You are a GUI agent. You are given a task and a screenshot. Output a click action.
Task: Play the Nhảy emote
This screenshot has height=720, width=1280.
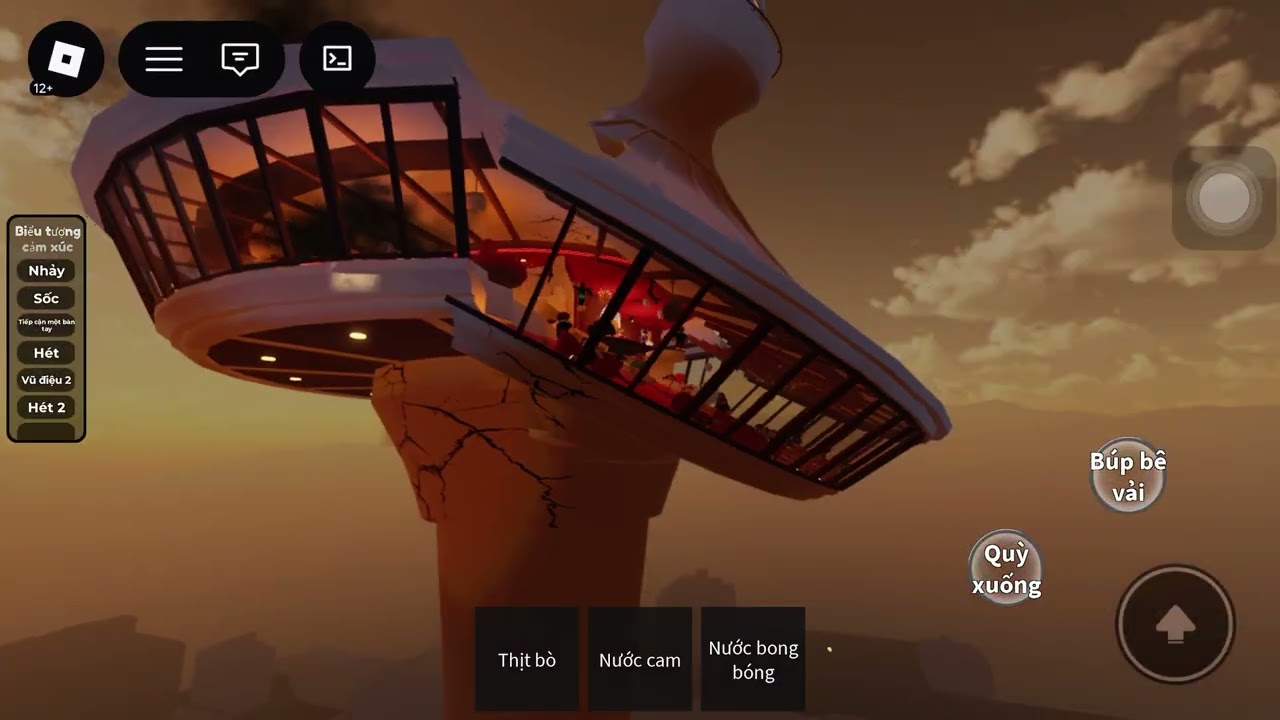tap(46, 271)
